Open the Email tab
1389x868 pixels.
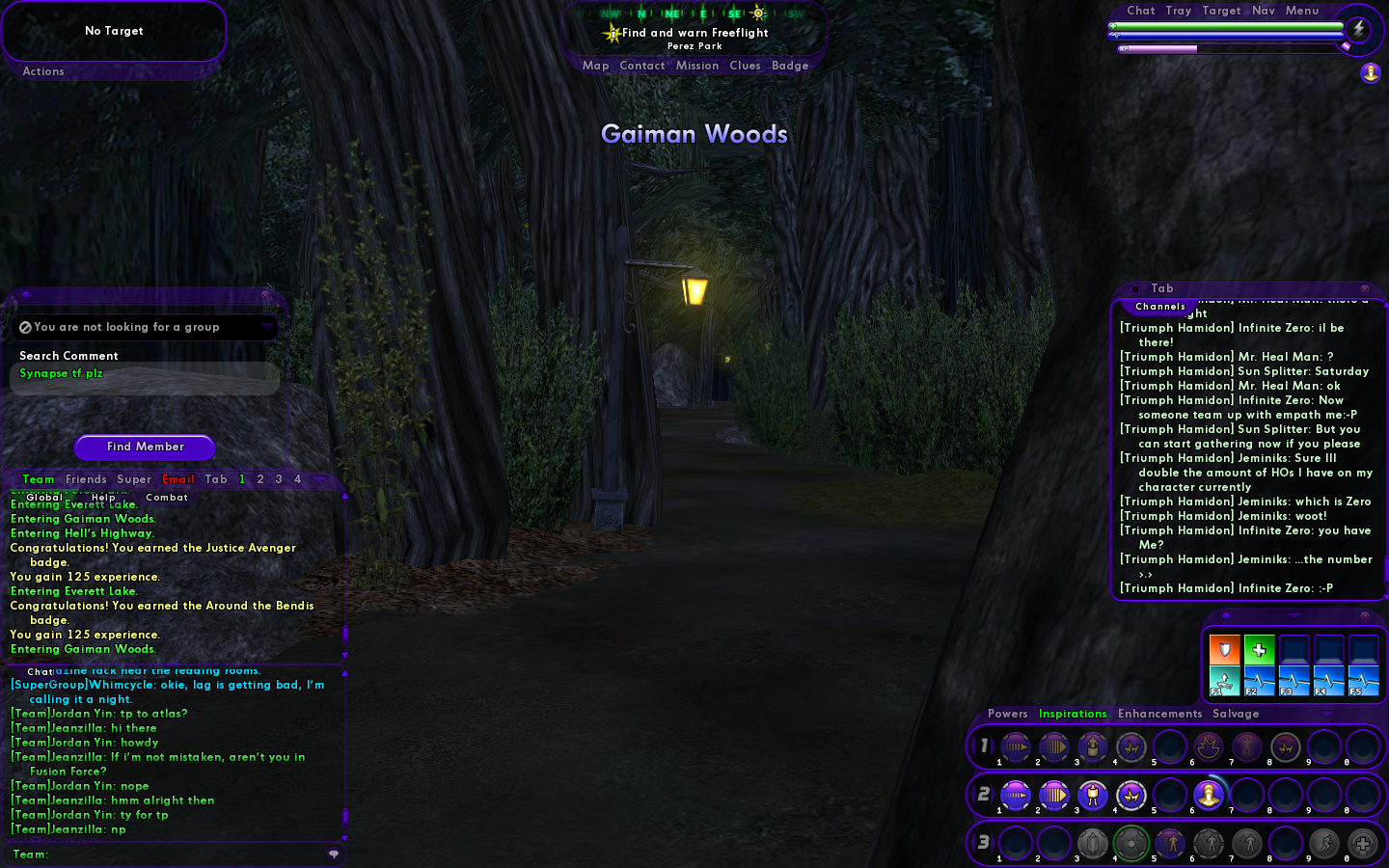[x=178, y=479]
